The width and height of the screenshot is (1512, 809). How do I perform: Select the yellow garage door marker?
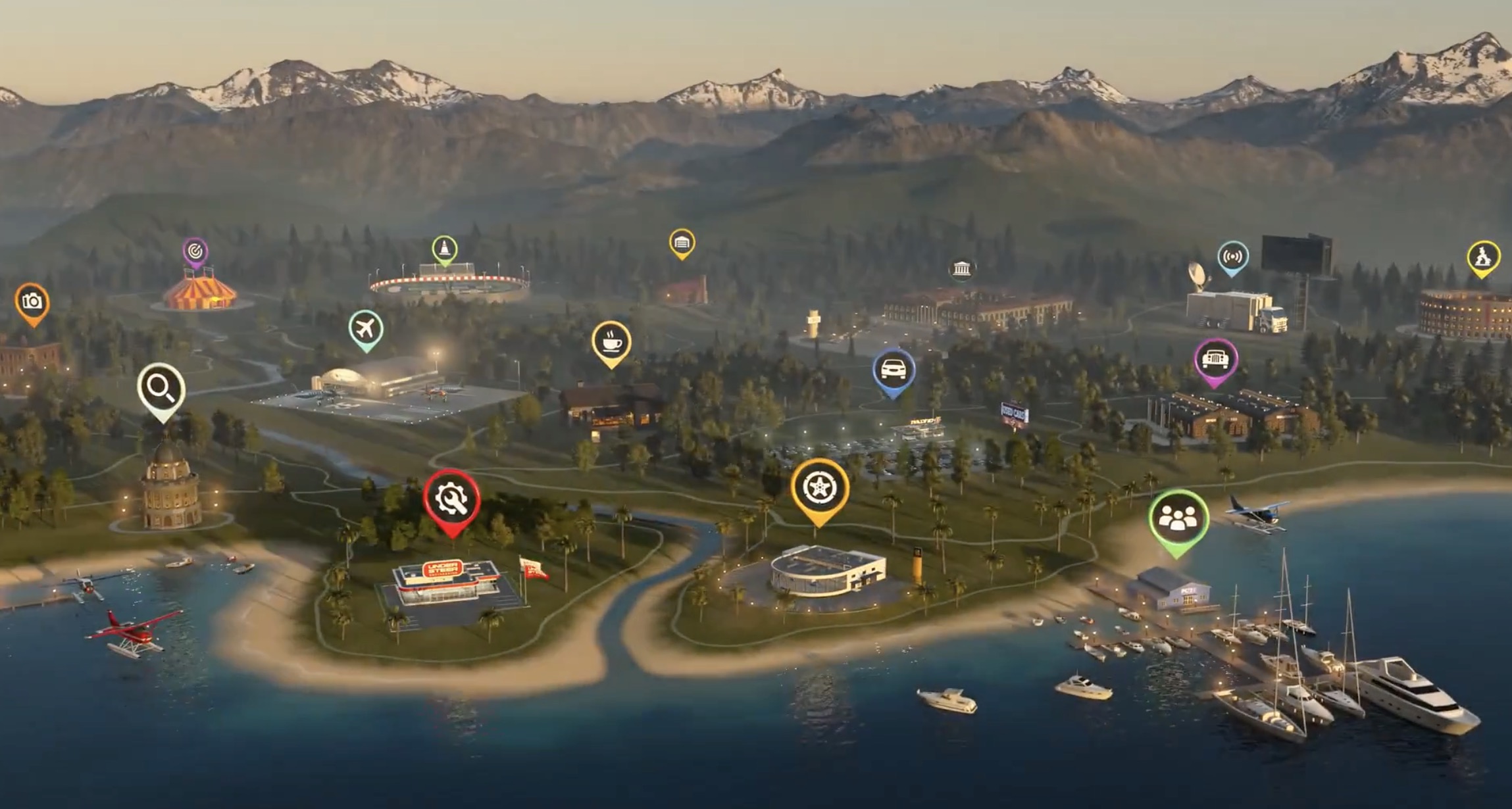pyautogui.click(x=682, y=242)
